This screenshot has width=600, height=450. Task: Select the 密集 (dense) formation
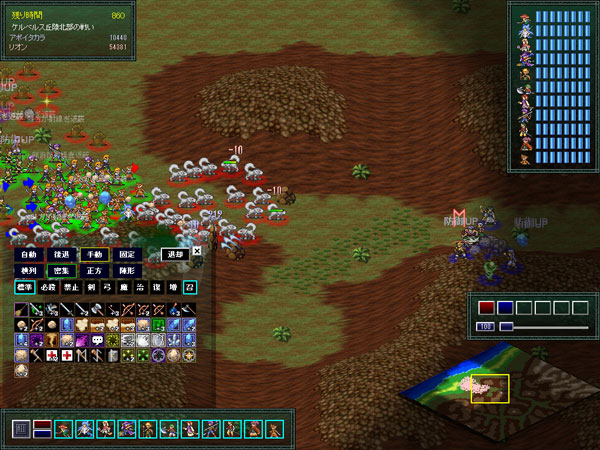tap(60, 270)
